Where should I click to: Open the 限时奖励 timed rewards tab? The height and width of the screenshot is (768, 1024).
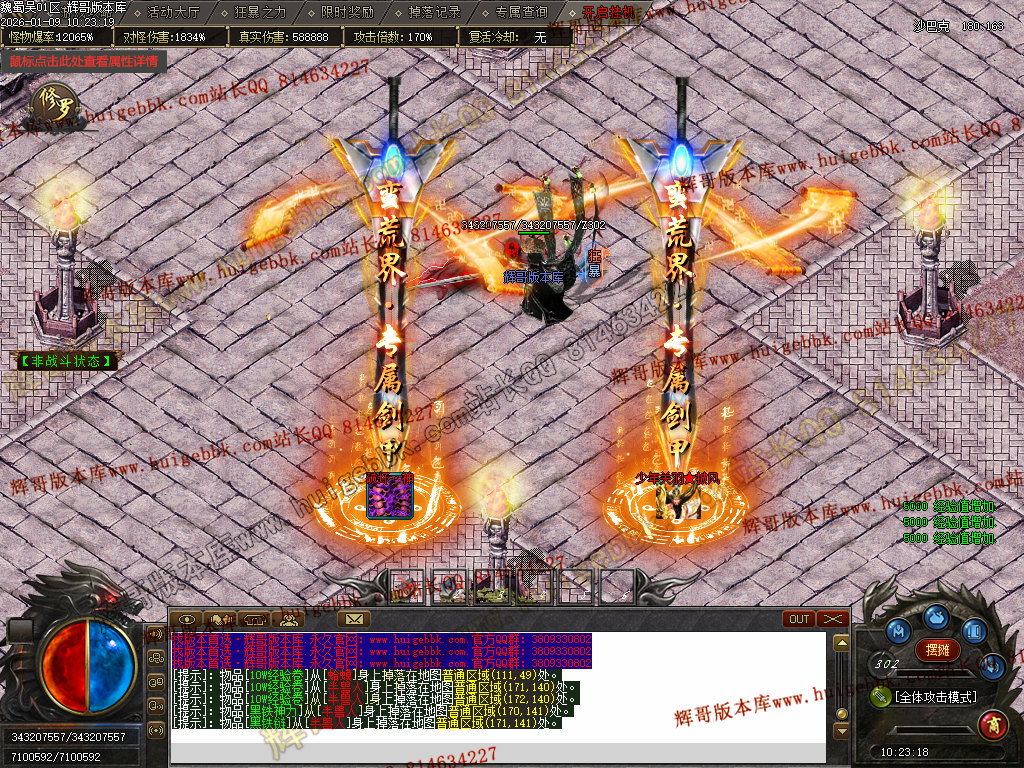[x=347, y=13]
